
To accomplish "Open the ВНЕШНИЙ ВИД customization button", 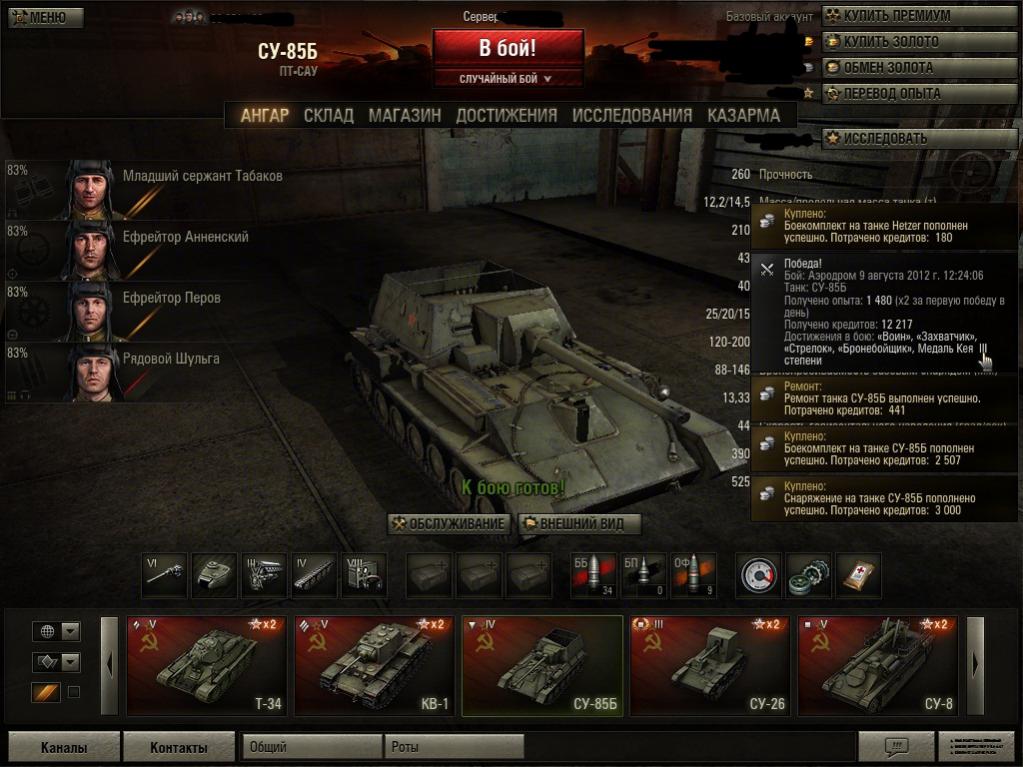I will [x=579, y=524].
